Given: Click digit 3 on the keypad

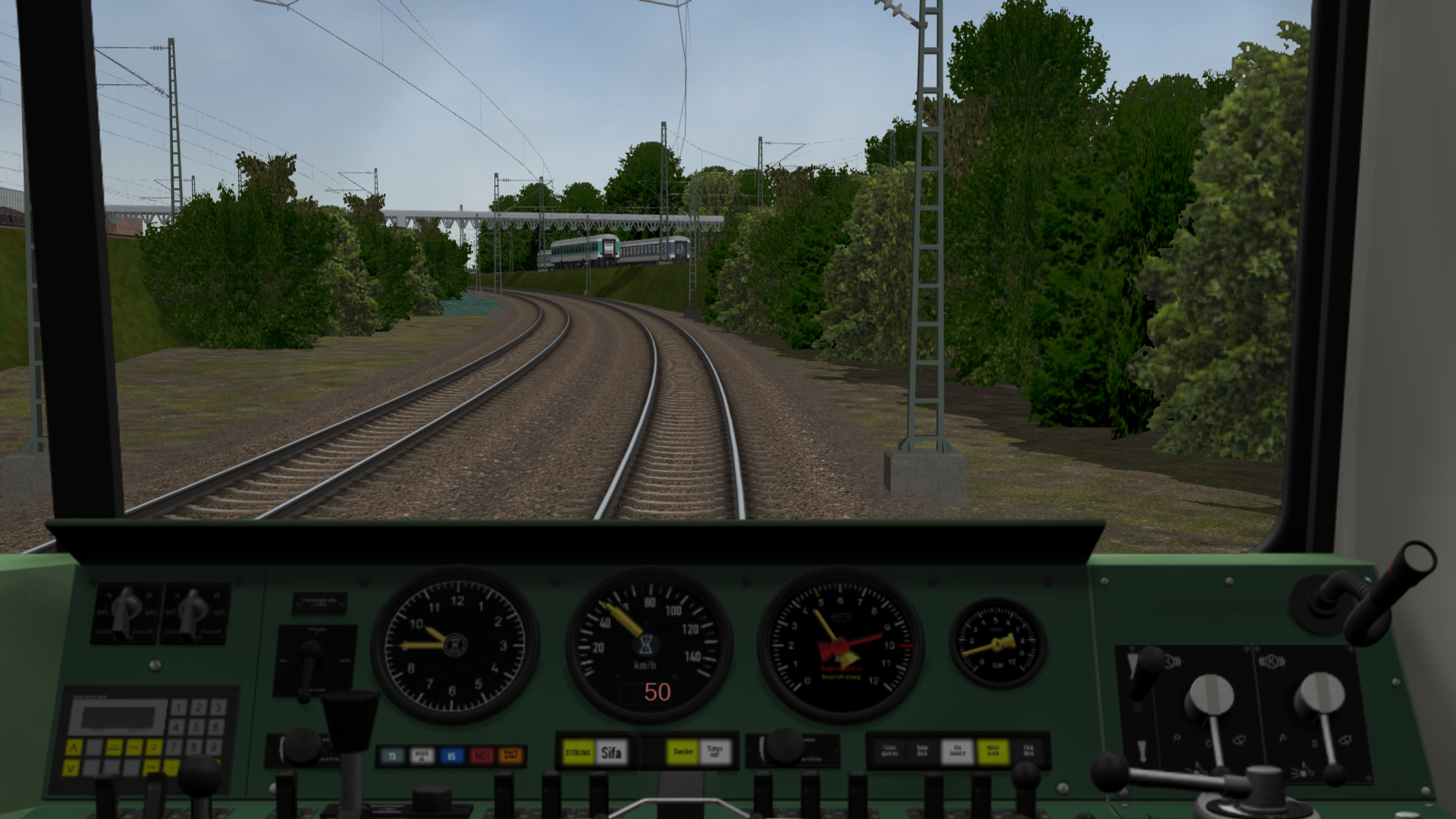Looking at the screenshot, I should click(217, 708).
